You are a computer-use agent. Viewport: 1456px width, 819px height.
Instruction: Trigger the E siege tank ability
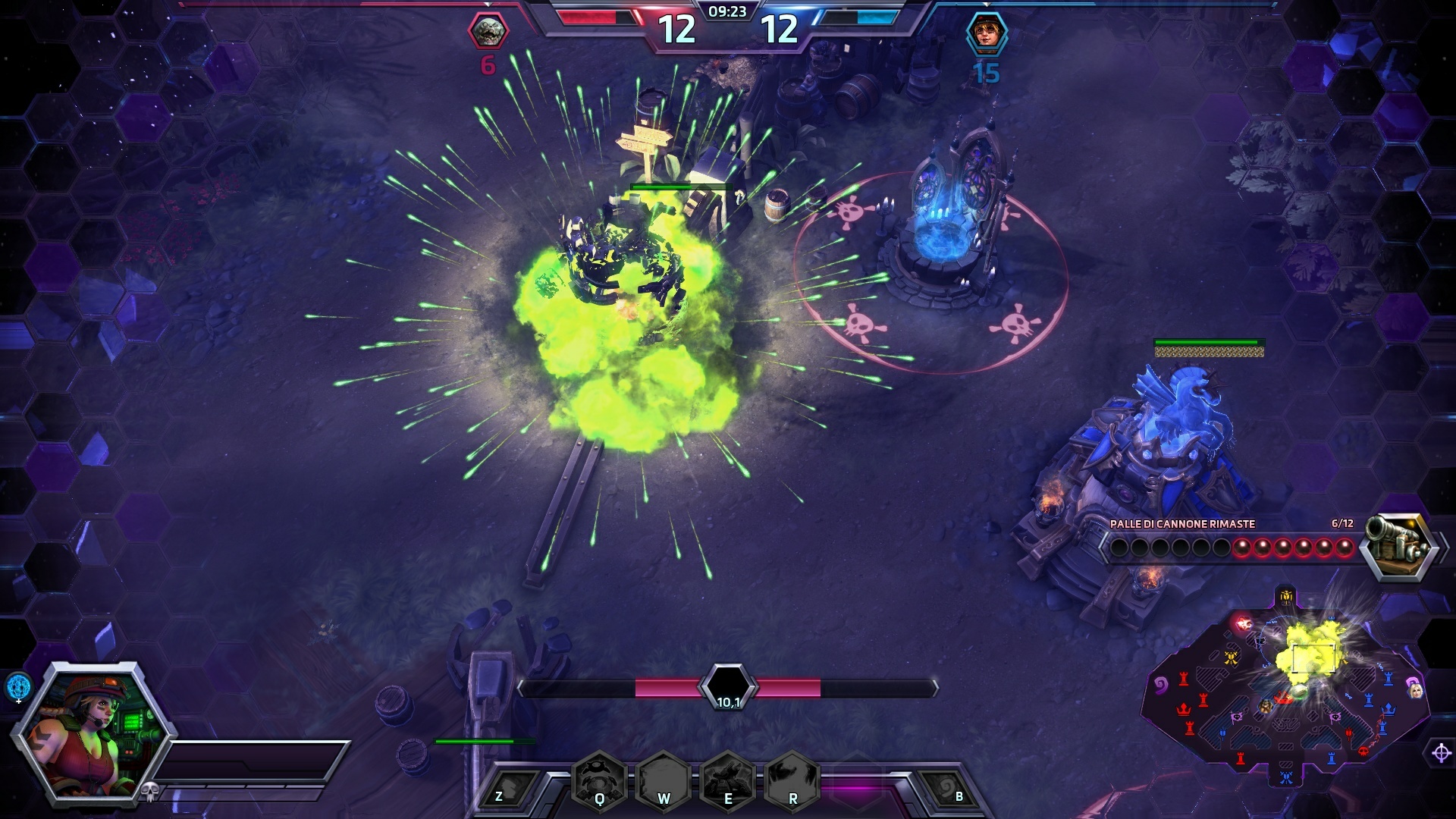pyautogui.click(x=728, y=780)
